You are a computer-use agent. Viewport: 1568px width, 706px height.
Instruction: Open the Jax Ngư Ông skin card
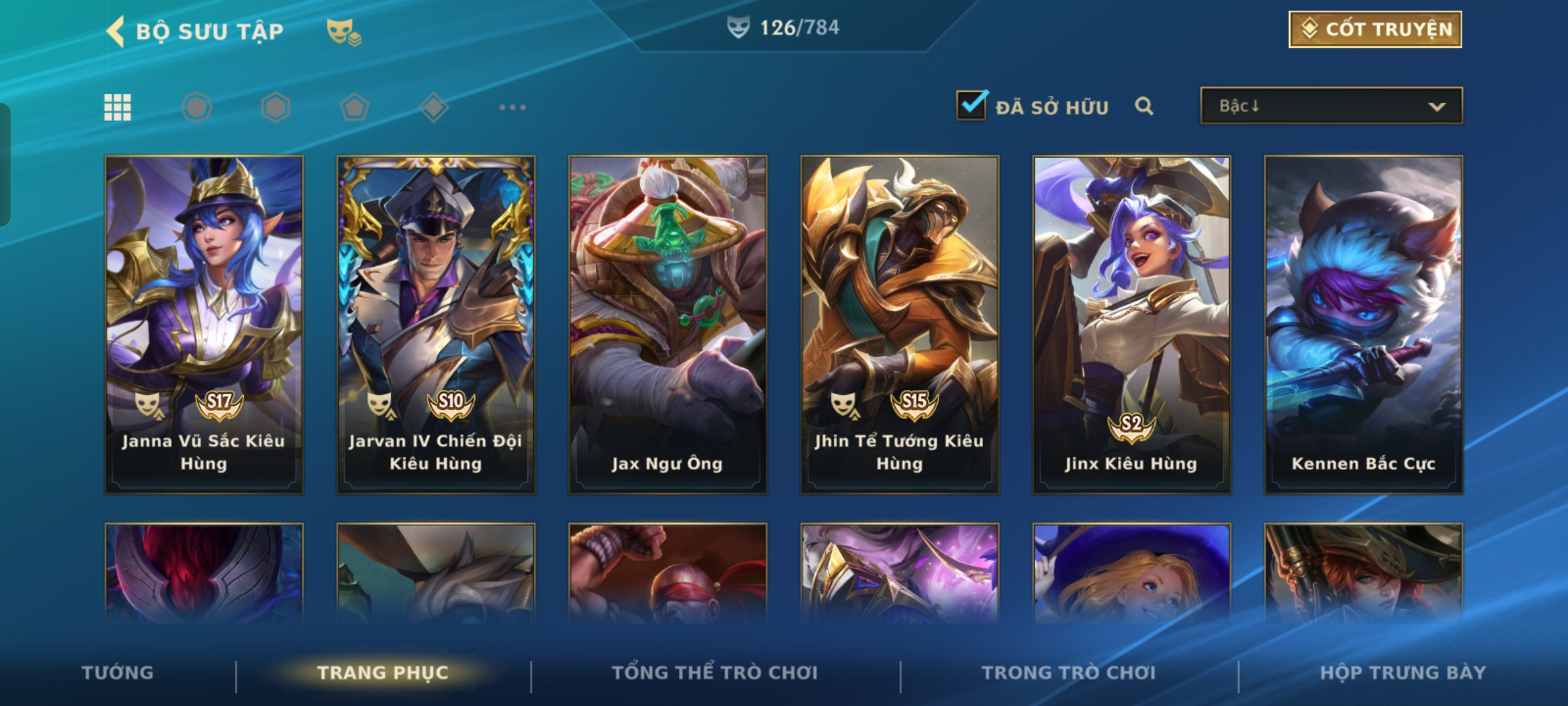pos(668,324)
